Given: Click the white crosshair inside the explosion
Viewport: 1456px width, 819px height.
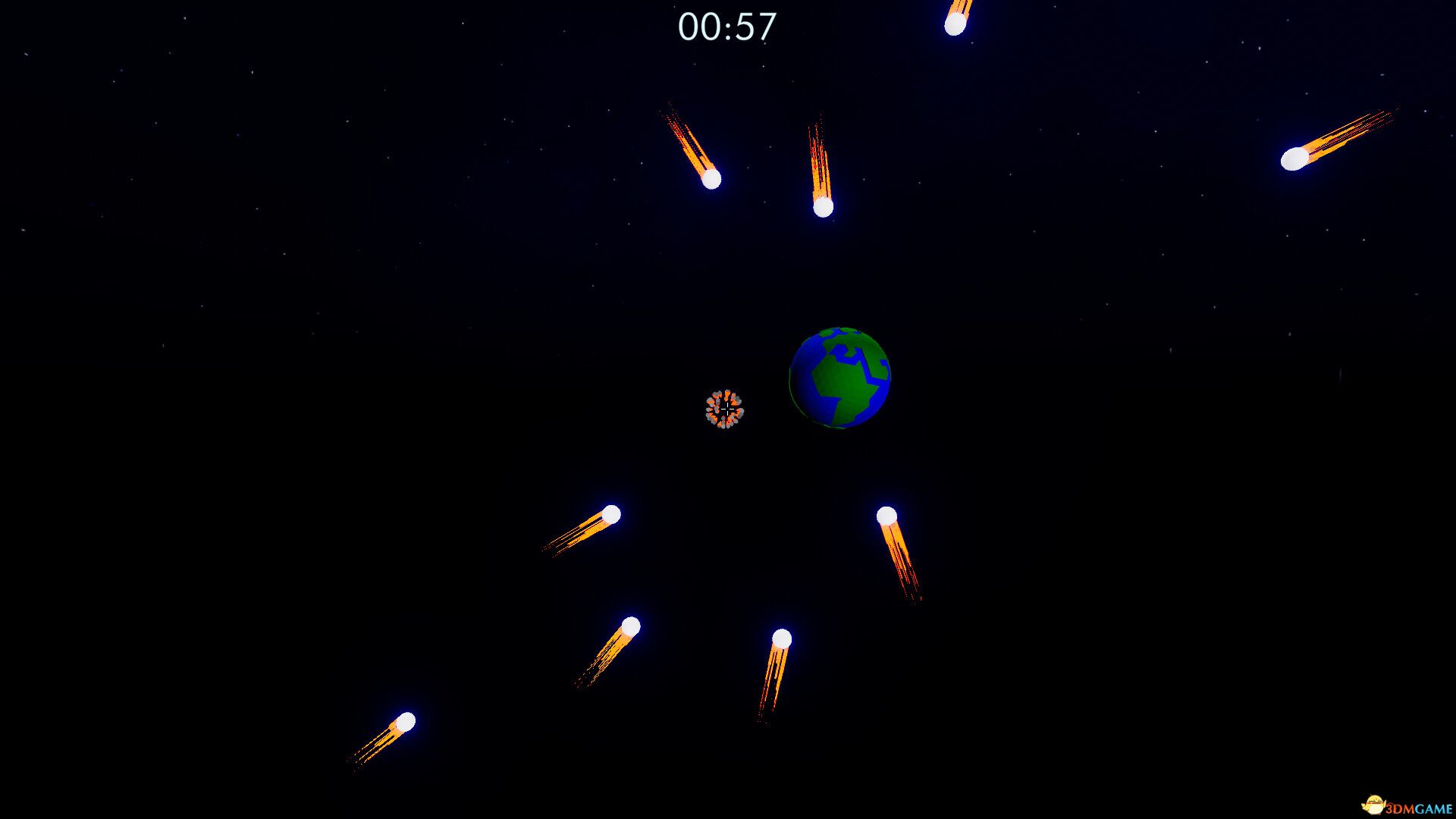Looking at the screenshot, I should tap(726, 409).
